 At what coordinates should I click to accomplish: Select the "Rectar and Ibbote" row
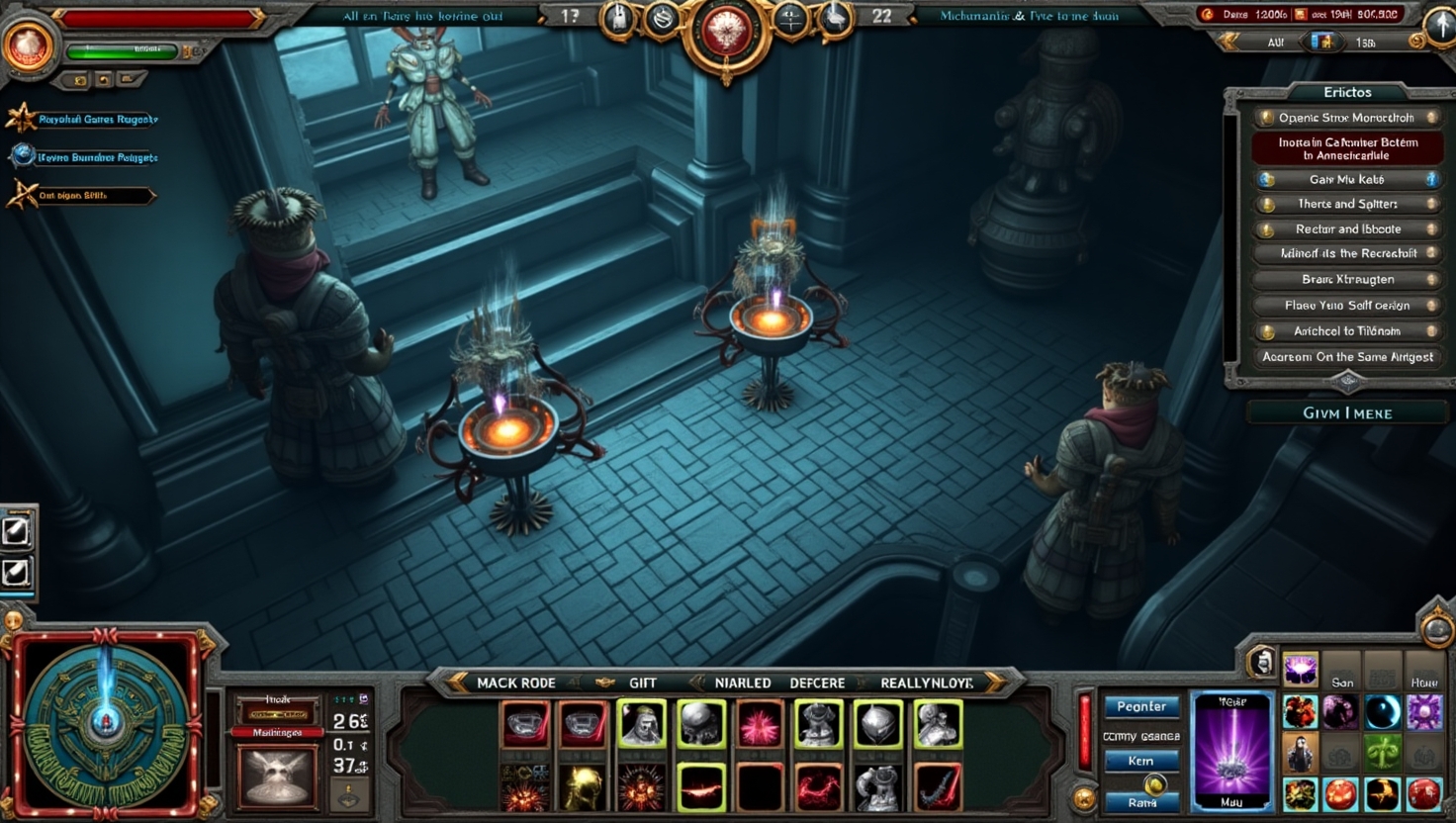[1346, 229]
